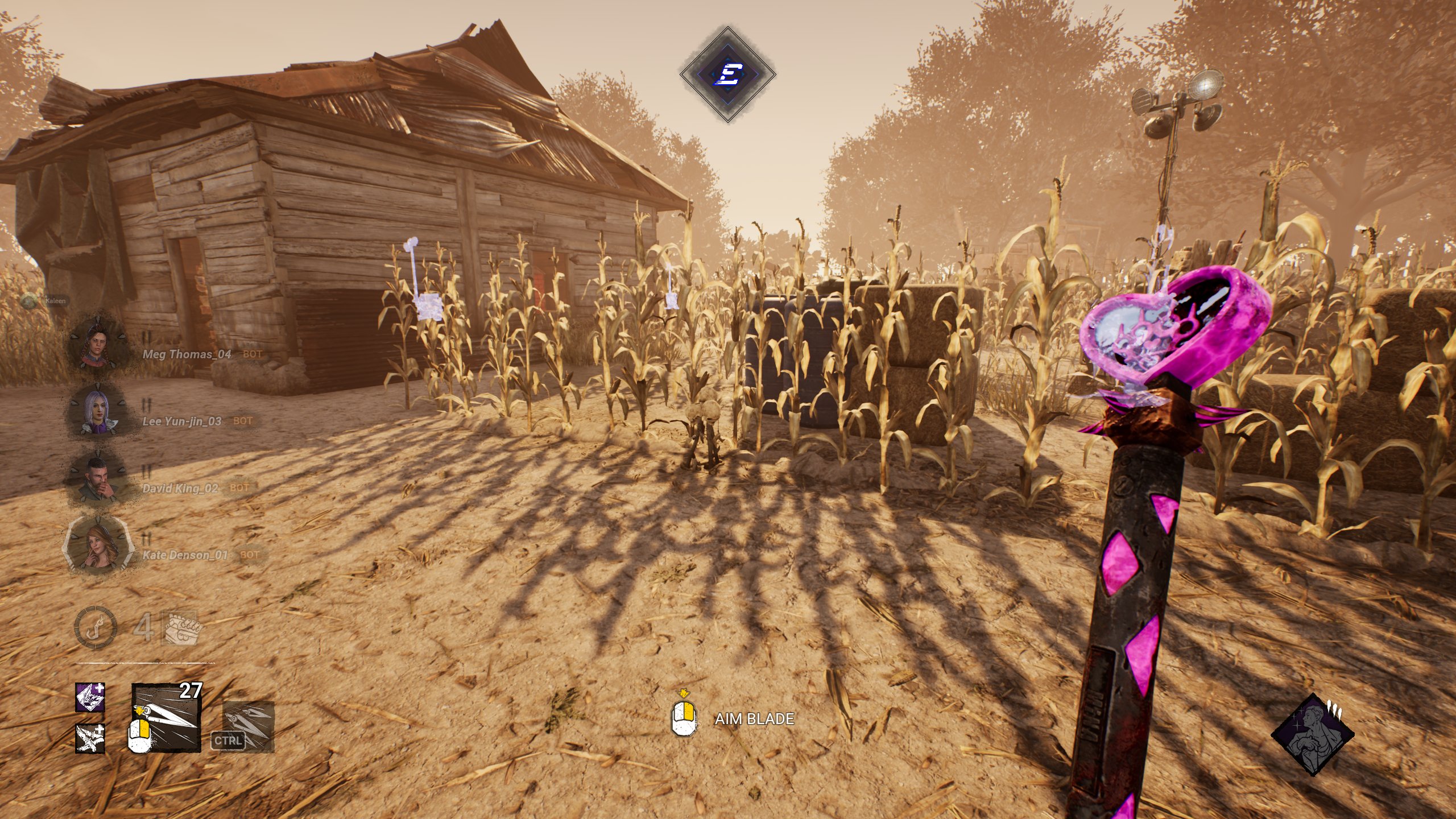The image size is (1456, 819).
Task: Click the generators remaining icon
Action: [180, 628]
